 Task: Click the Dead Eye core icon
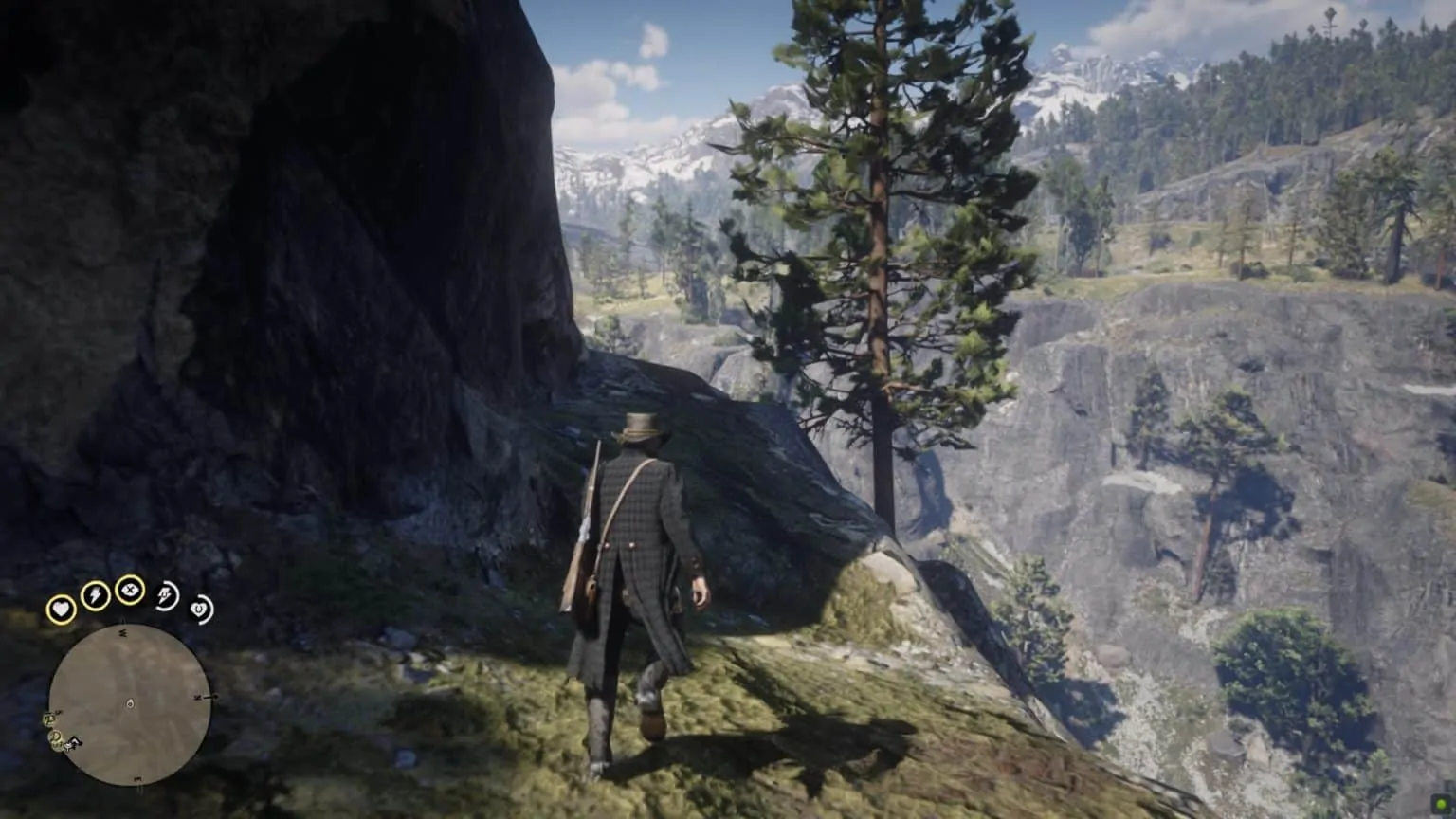pyautogui.click(x=129, y=590)
